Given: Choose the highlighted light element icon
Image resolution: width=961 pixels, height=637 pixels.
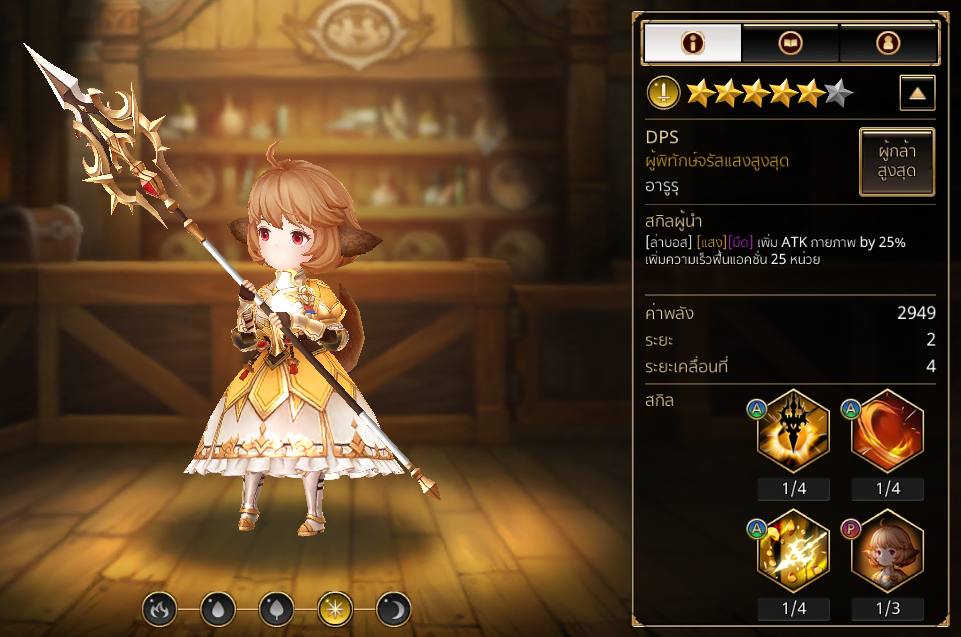Looking at the screenshot, I should [x=334, y=607].
